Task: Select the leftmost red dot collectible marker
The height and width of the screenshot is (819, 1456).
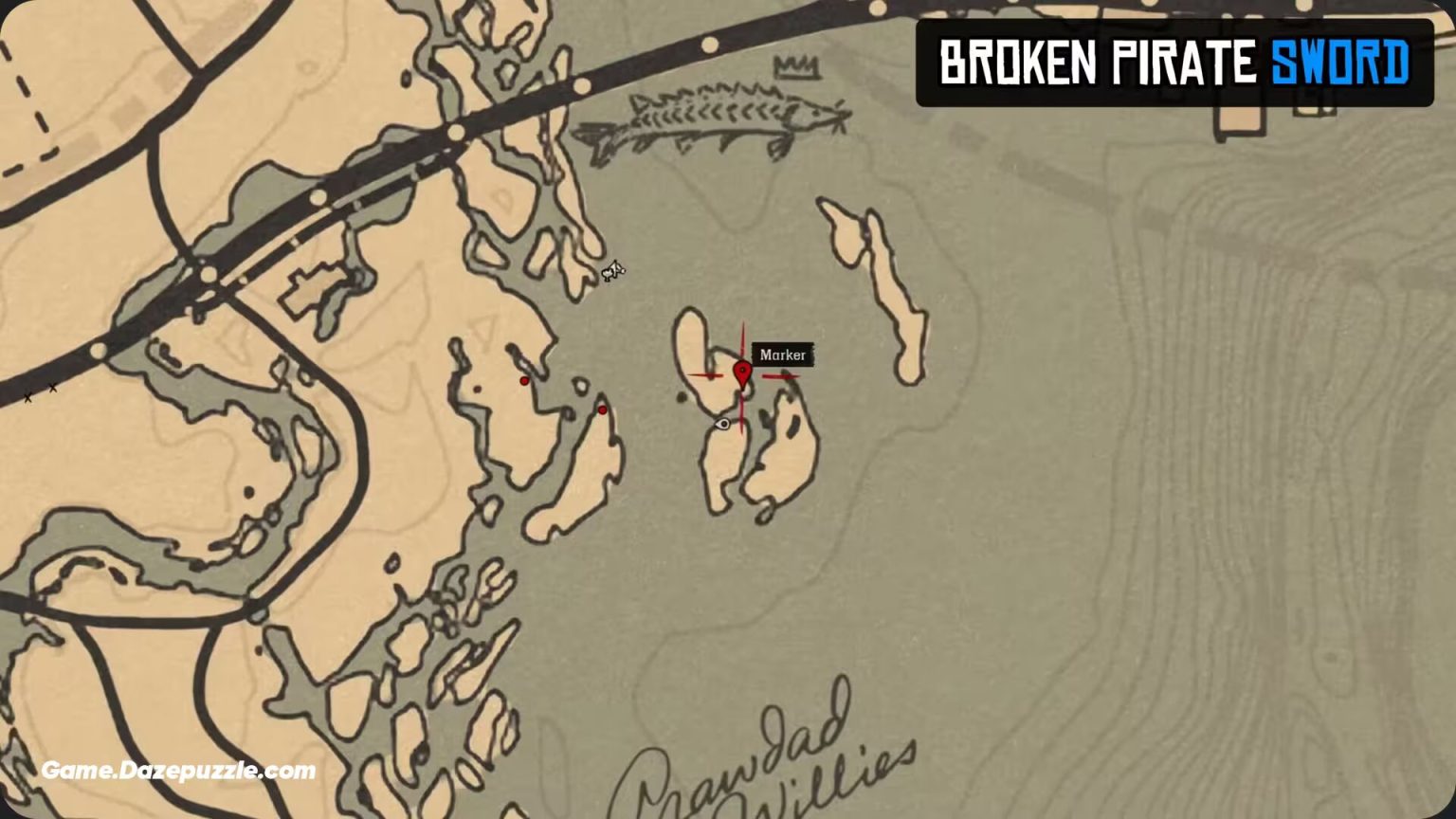Action: point(523,380)
